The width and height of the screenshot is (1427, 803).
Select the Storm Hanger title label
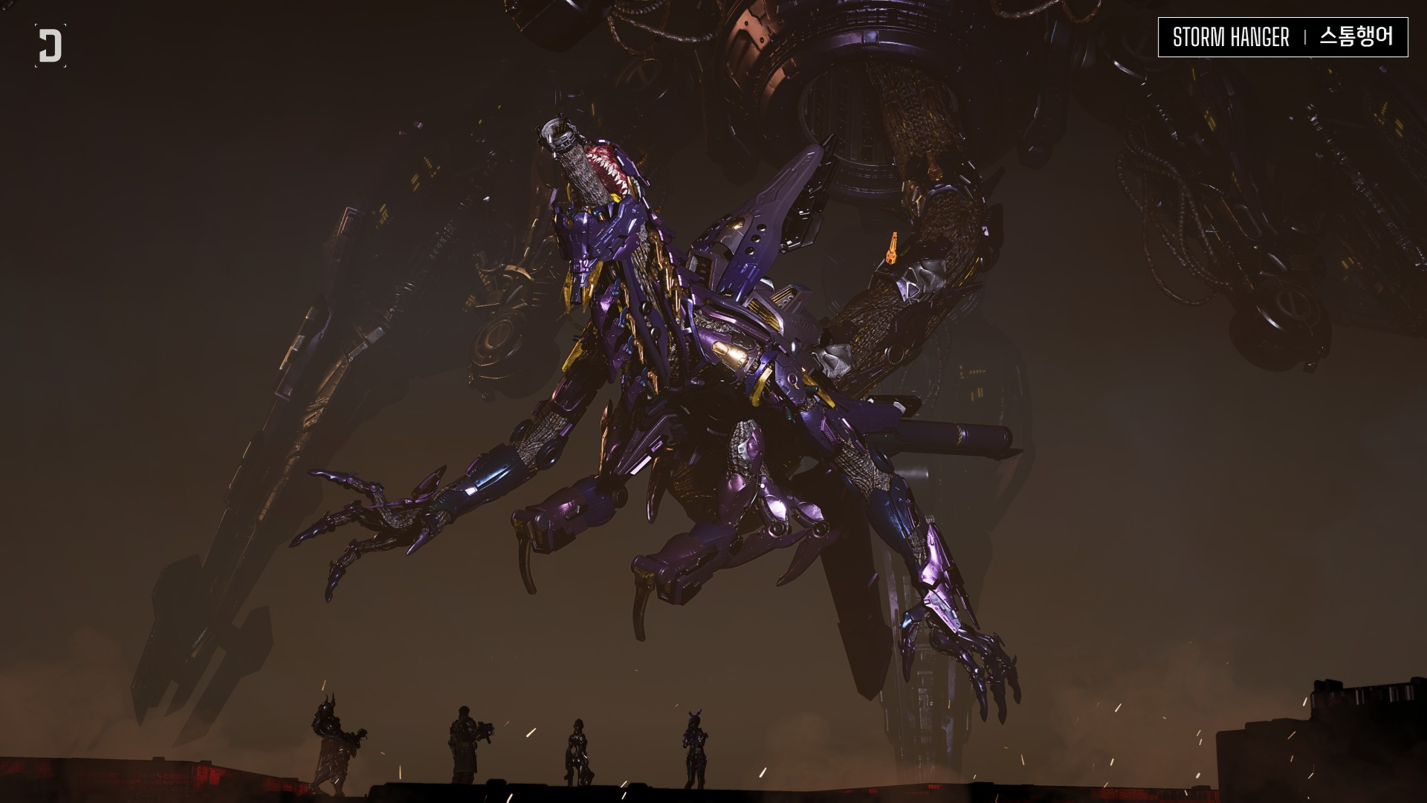(1282, 37)
